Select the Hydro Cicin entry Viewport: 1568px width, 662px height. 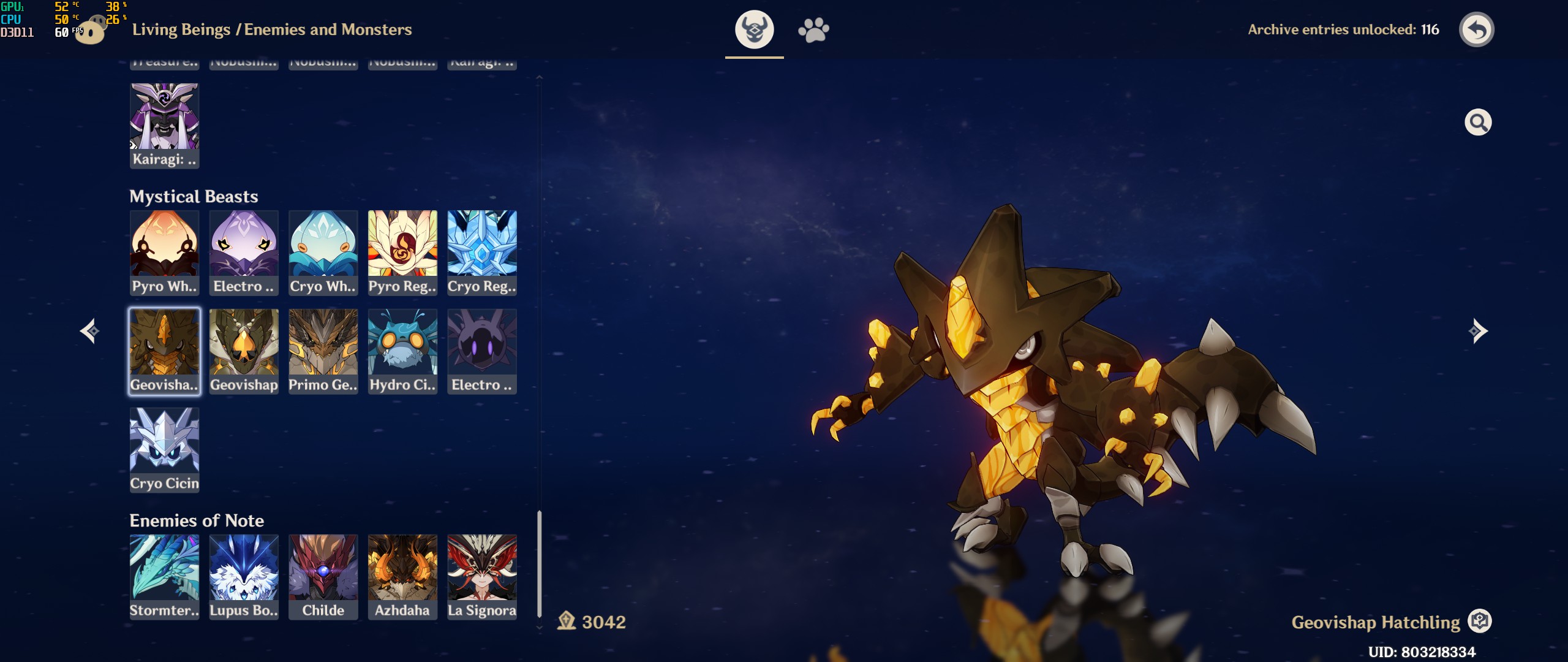coord(402,351)
